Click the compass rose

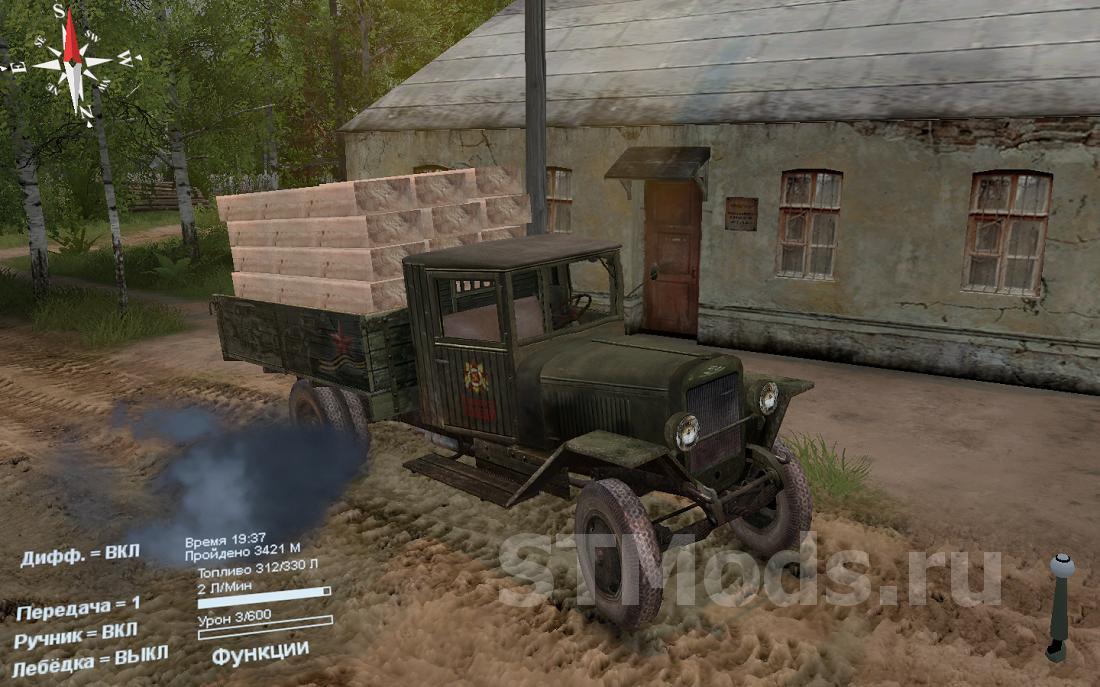pyautogui.click(x=72, y=62)
